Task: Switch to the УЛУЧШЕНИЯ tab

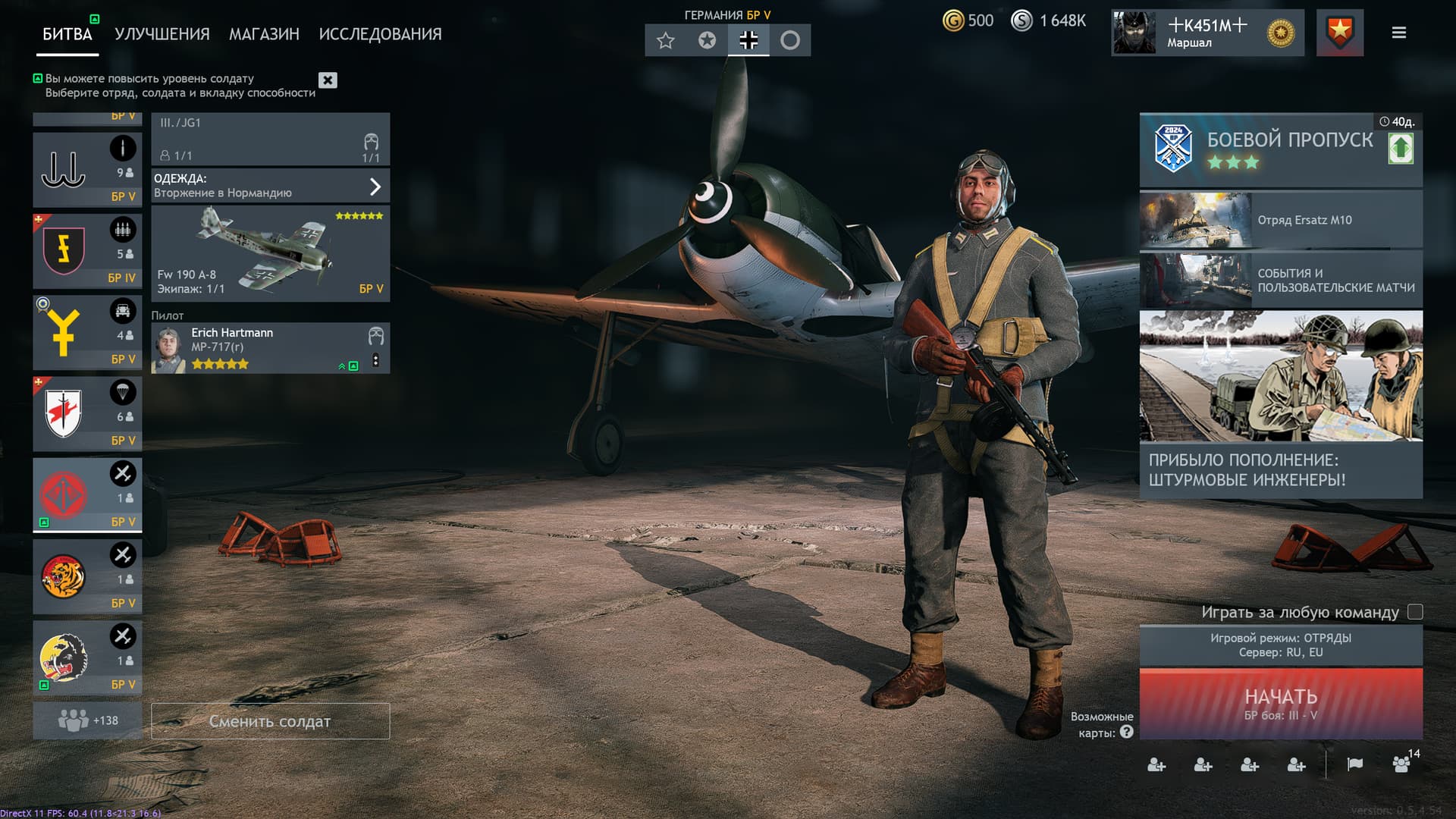Action: coord(162,34)
